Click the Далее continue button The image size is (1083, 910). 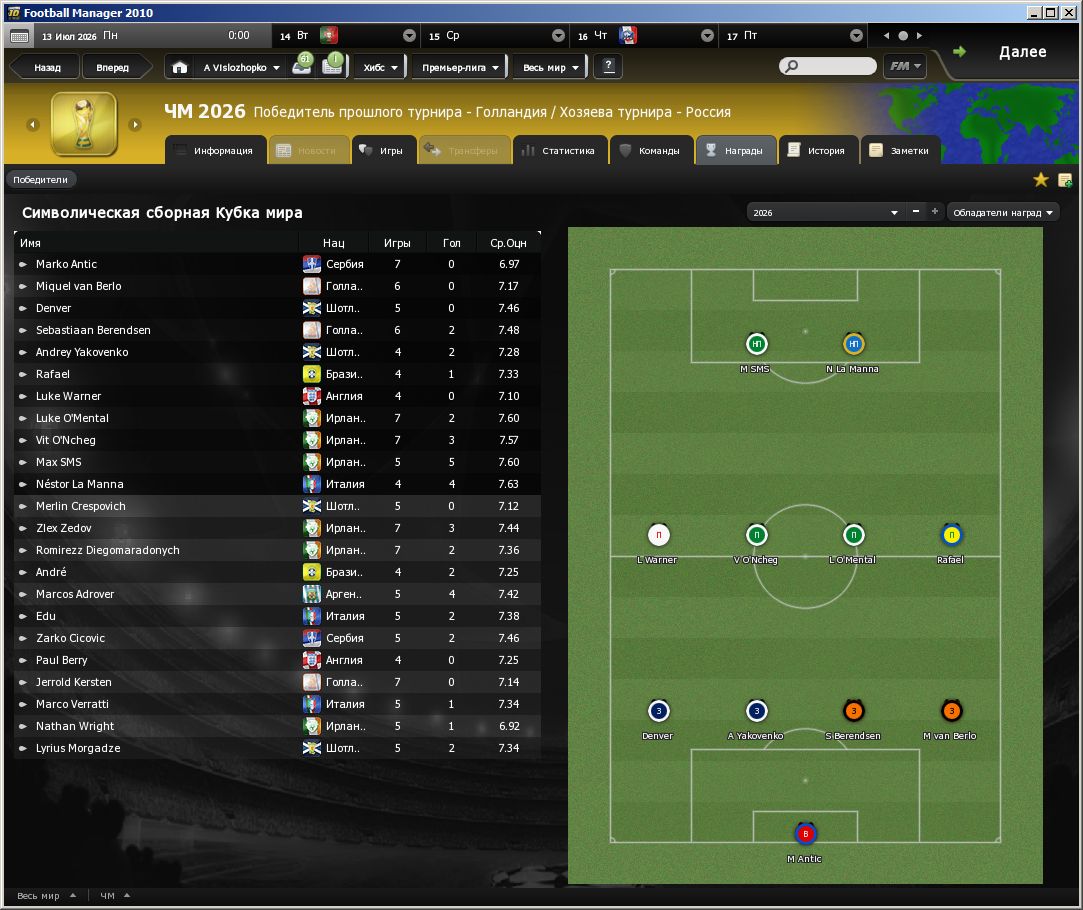pos(1010,53)
